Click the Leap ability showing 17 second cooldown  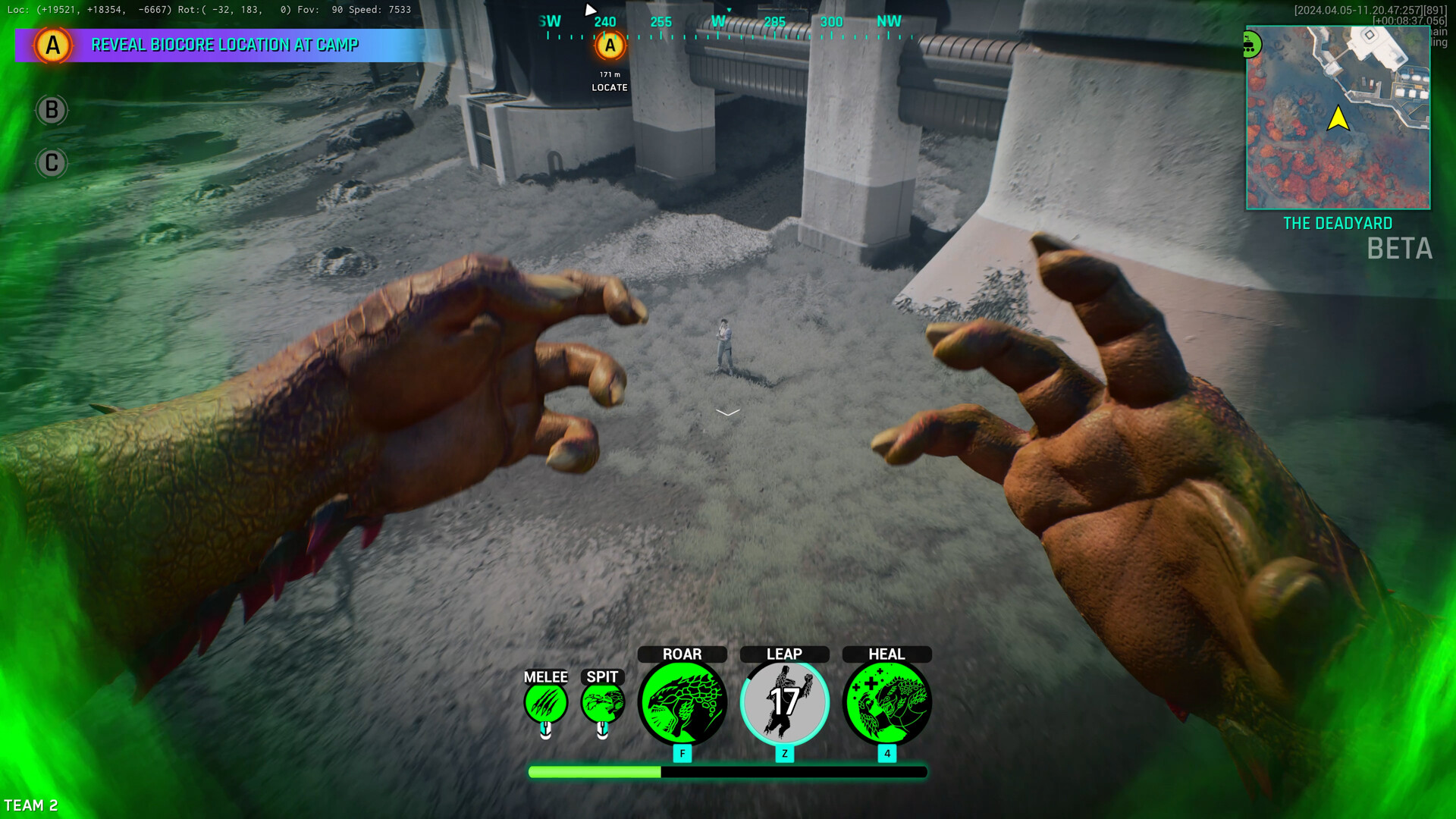click(x=784, y=703)
